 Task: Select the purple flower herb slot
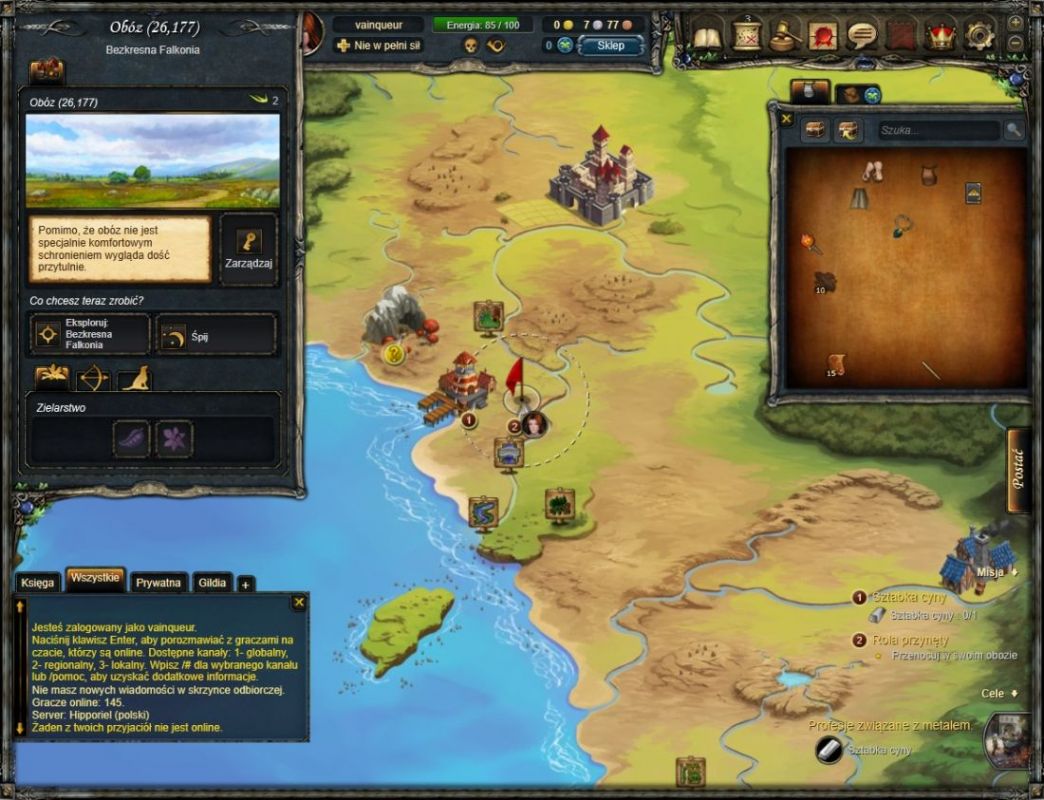(x=174, y=439)
